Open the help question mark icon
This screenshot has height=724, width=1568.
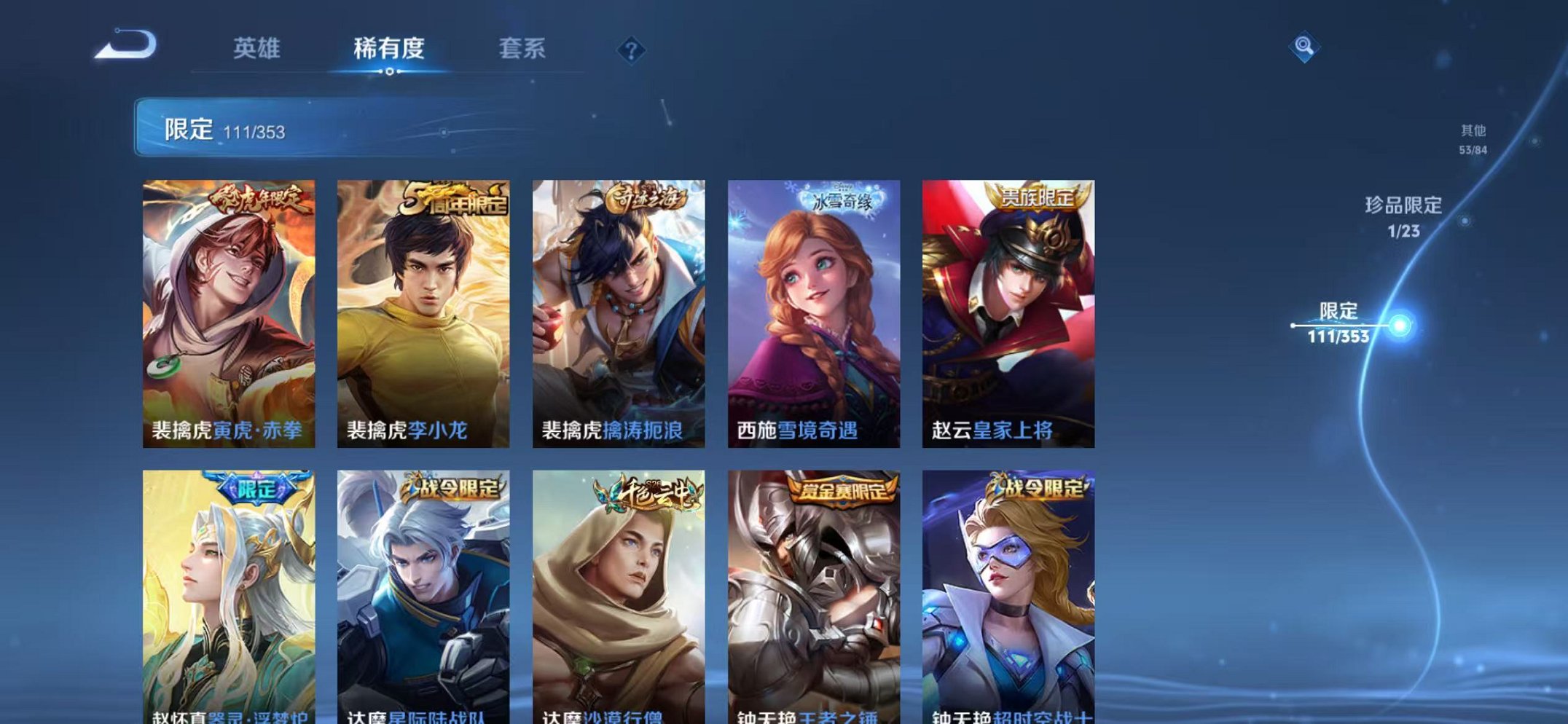click(631, 50)
